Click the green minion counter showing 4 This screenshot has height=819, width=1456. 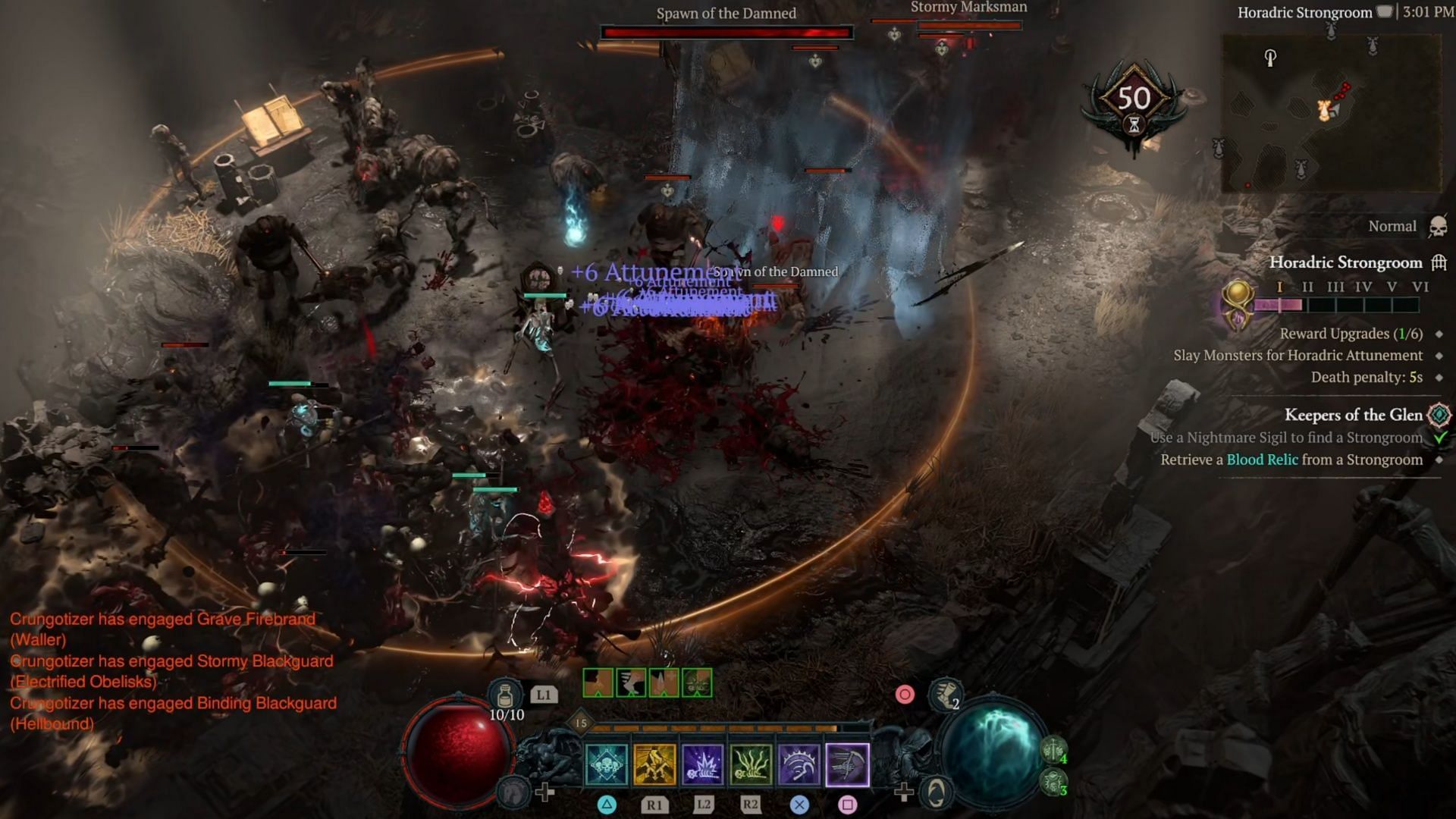[x=1054, y=751]
